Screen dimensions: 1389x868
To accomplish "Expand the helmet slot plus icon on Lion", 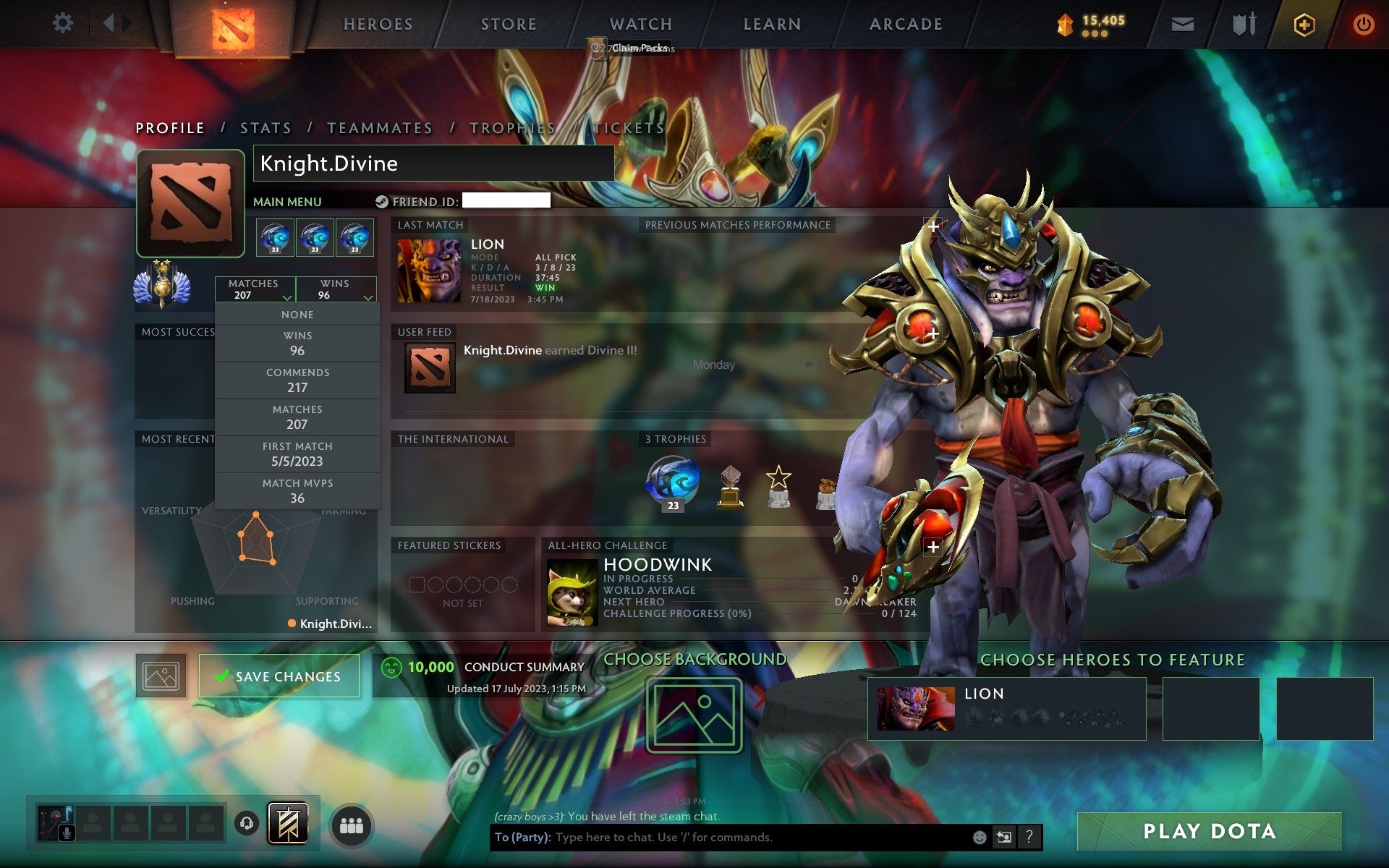I will point(934,226).
